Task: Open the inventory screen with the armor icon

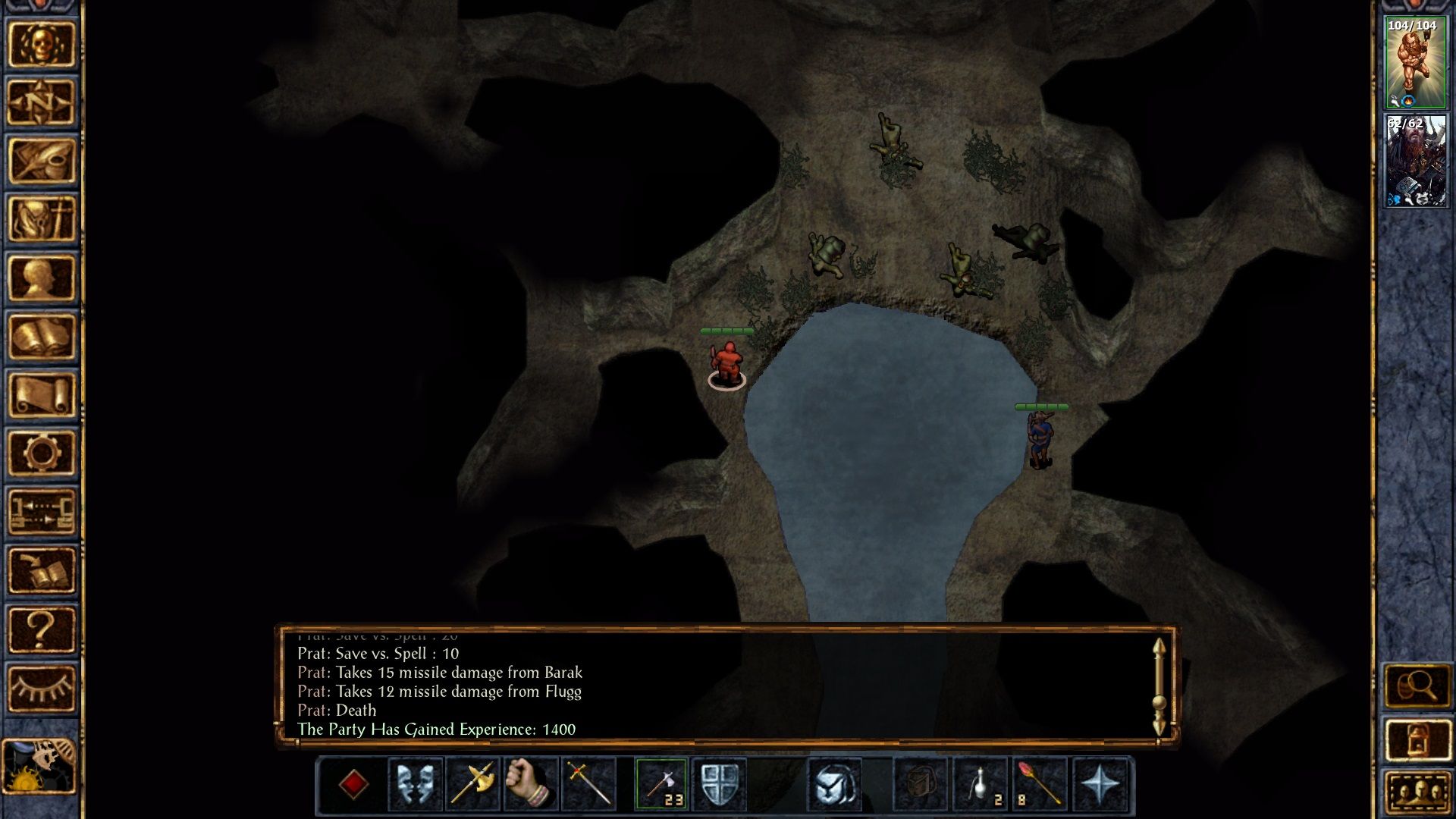Action: click(42, 219)
